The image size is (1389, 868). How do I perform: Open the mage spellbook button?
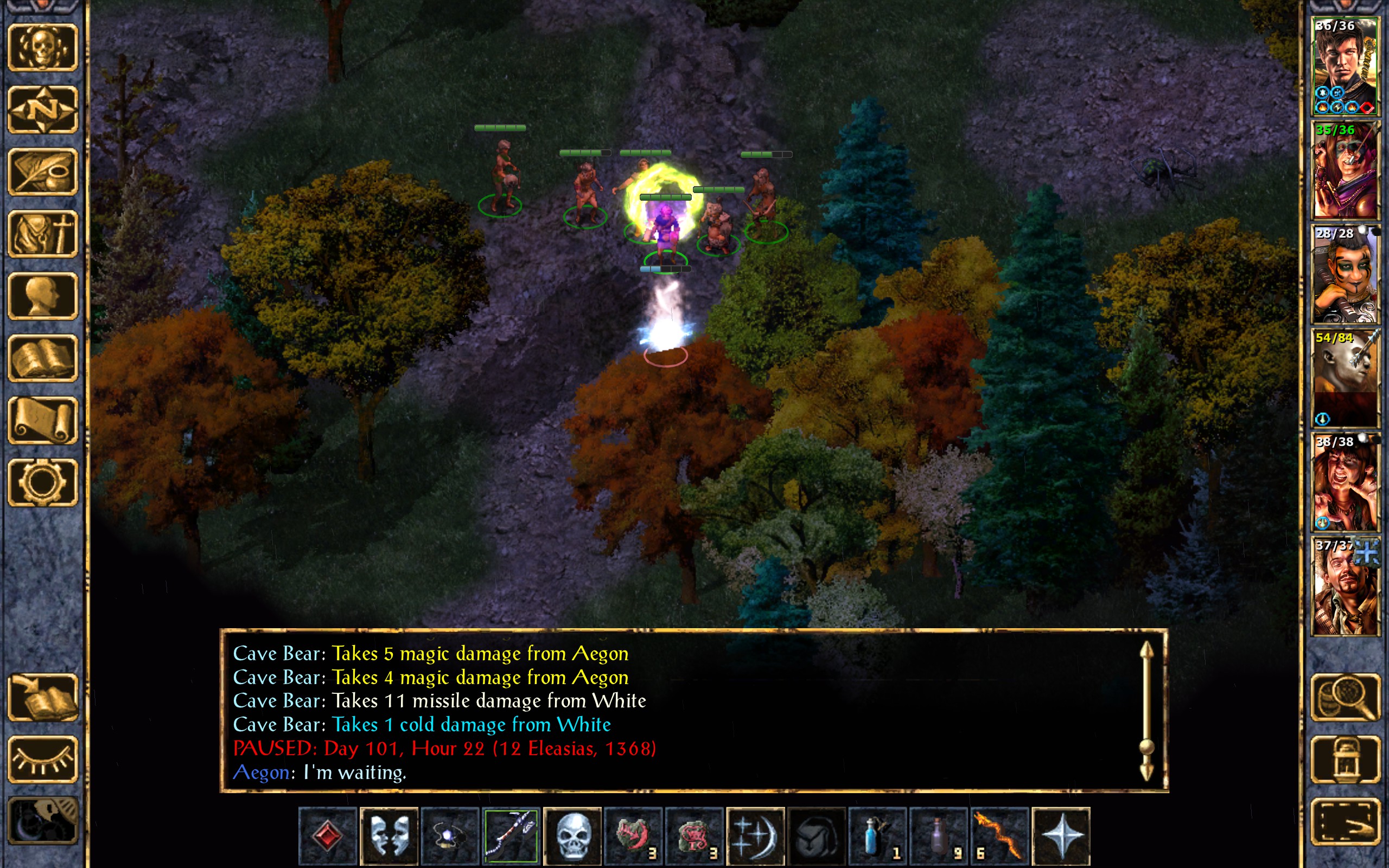(x=42, y=358)
